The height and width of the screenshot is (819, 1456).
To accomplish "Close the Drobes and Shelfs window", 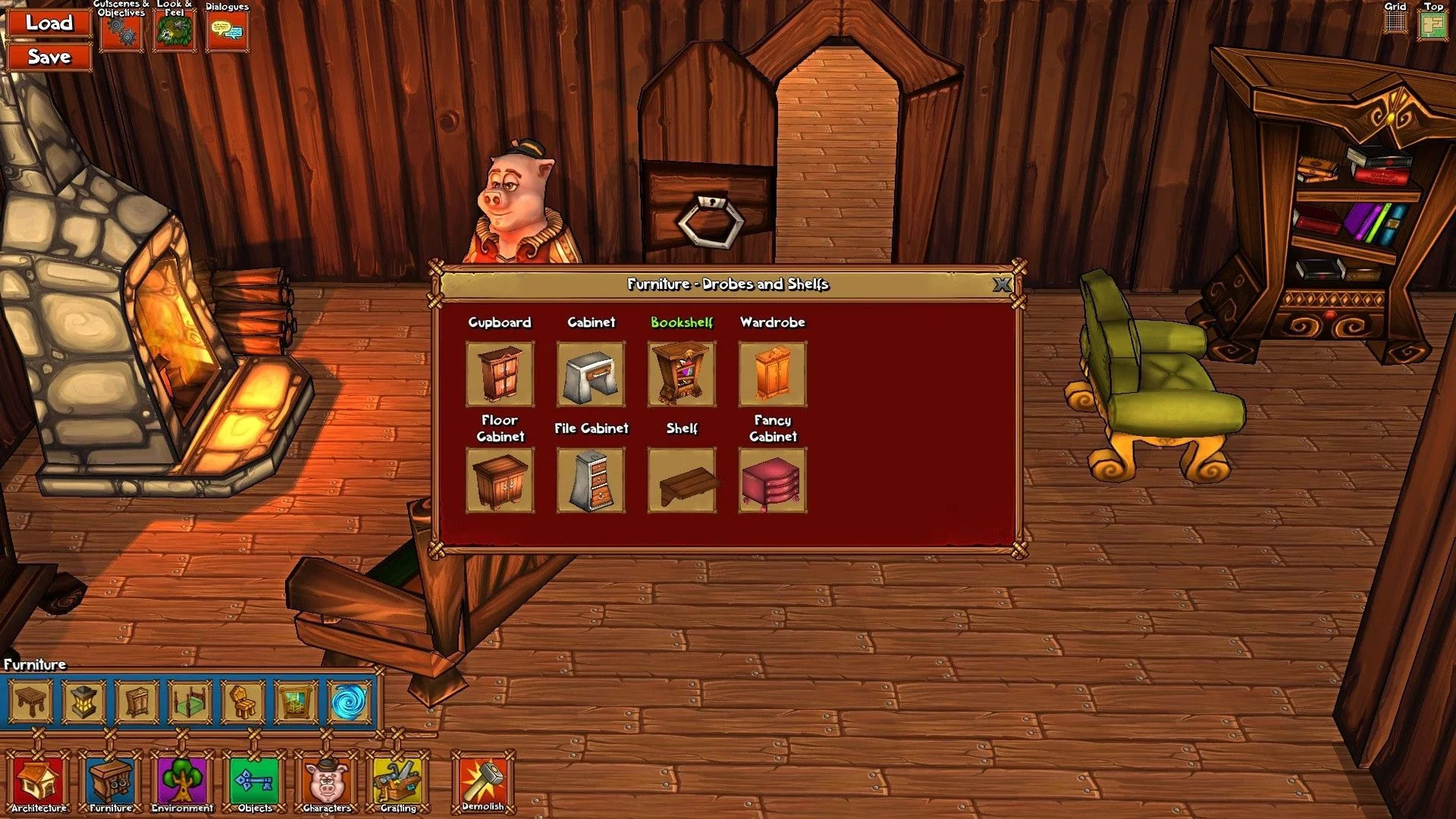I will pyautogui.click(x=1002, y=284).
